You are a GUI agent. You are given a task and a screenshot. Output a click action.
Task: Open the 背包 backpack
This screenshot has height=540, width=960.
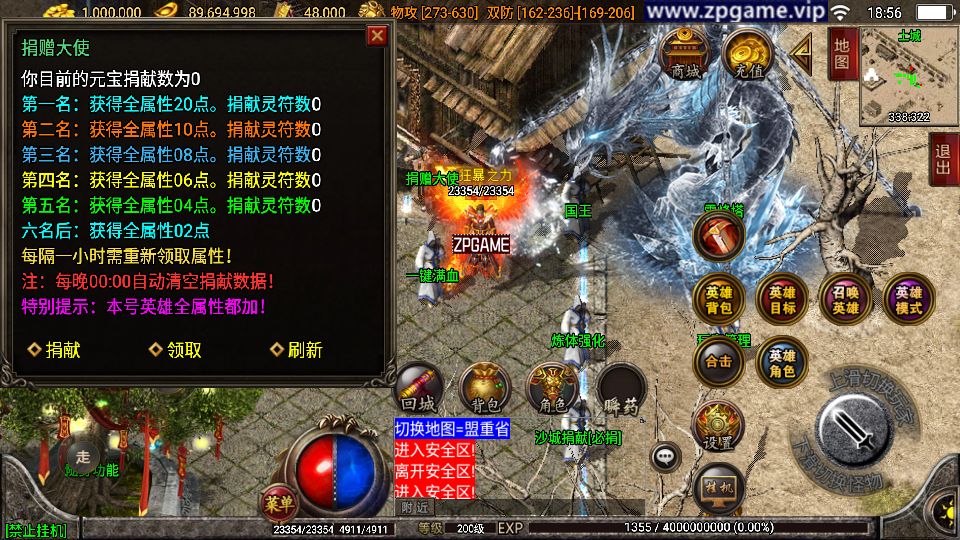pos(484,390)
